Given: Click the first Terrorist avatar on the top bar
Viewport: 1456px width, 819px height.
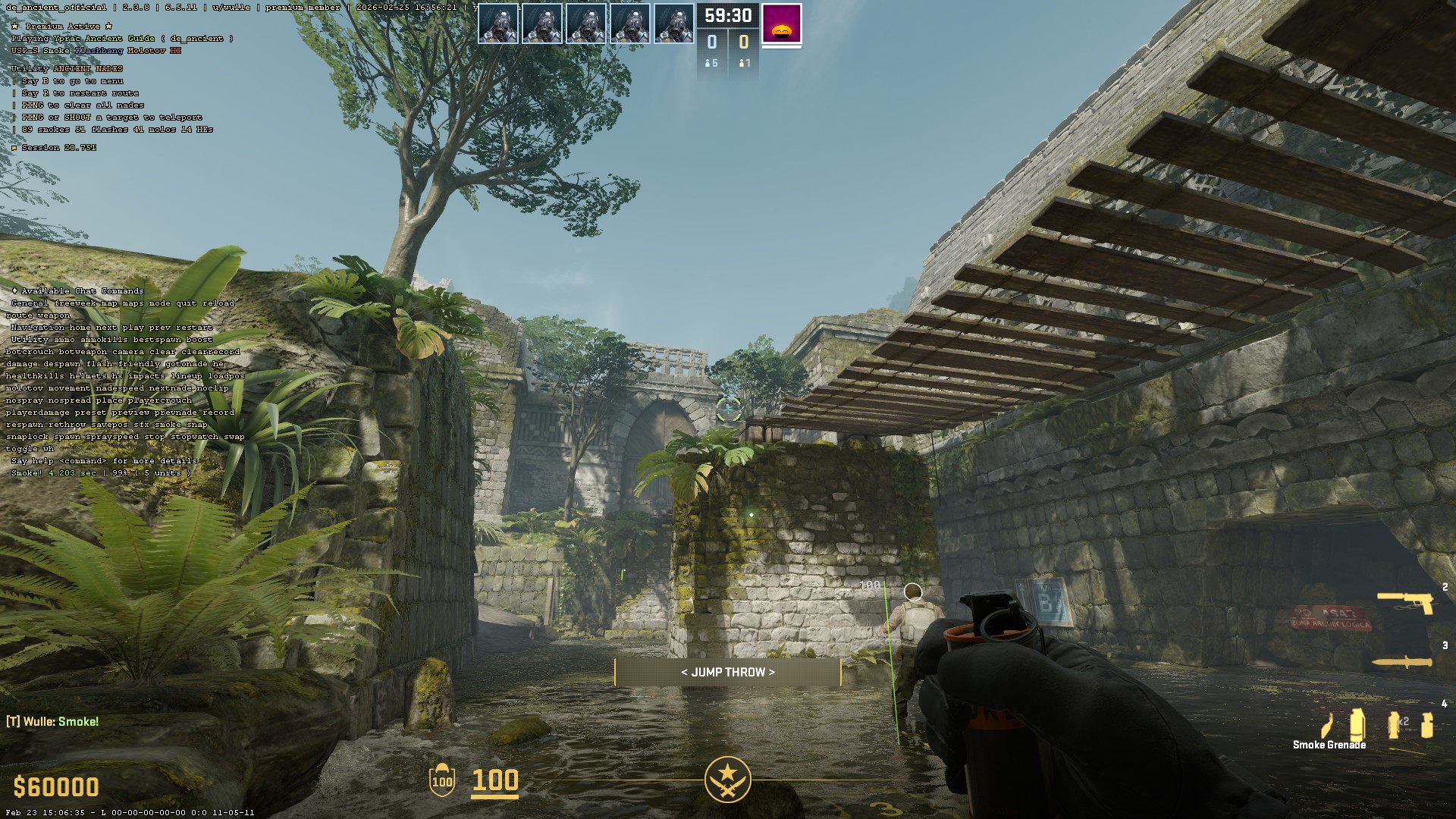Looking at the screenshot, I should pyautogui.click(x=498, y=23).
